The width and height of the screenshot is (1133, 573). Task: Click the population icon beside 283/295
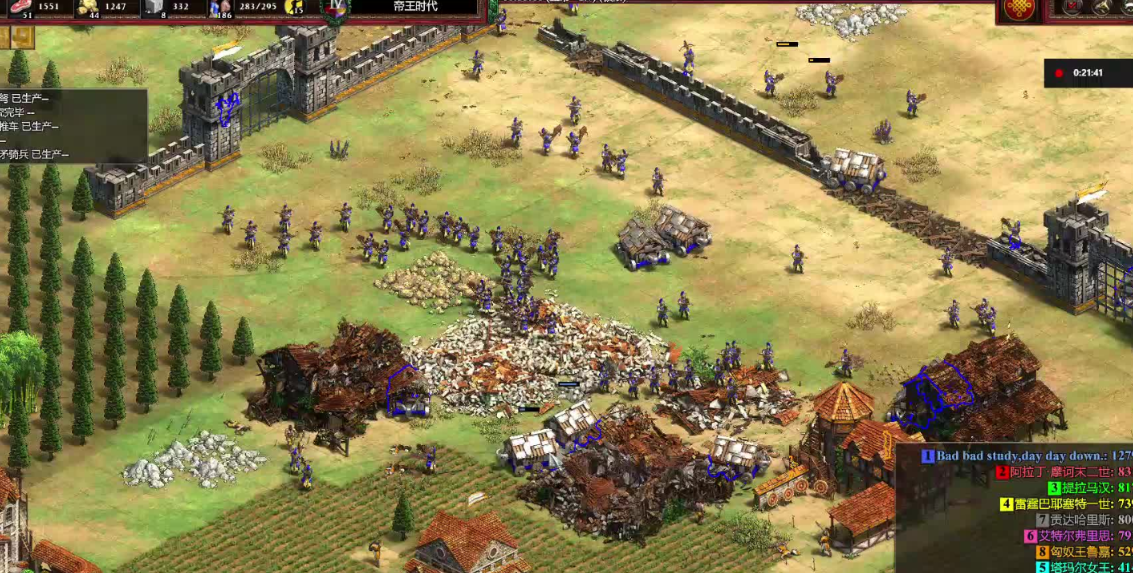coord(222,8)
